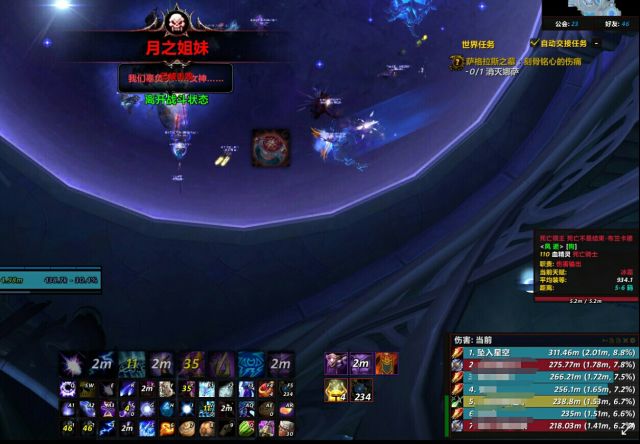This screenshot has height=444, width=640.
Task: Use the item slot showing 234 count
Action: tap(361, 390)
